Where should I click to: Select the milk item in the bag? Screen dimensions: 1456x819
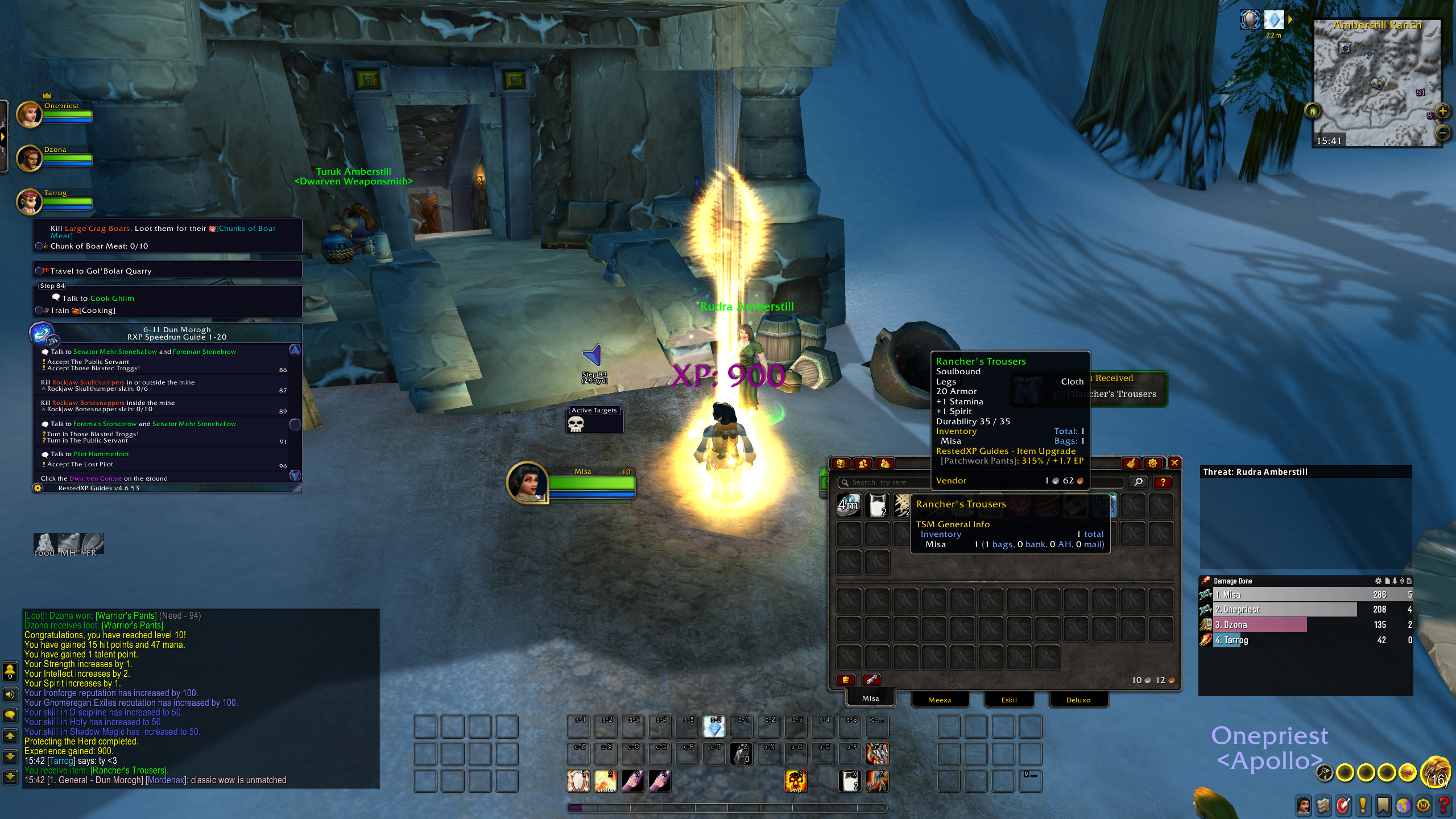coord(878,506)
